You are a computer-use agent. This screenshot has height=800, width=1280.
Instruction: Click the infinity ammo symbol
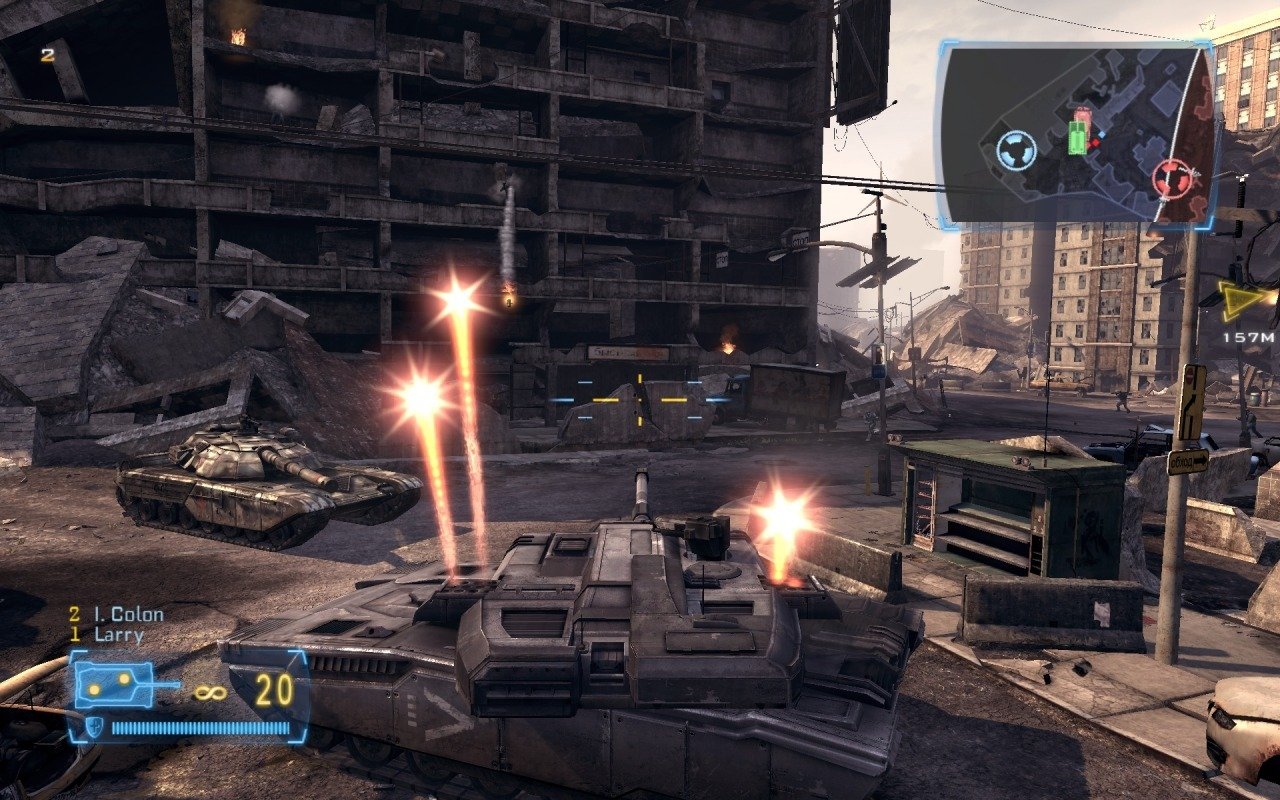pos(210,693)
